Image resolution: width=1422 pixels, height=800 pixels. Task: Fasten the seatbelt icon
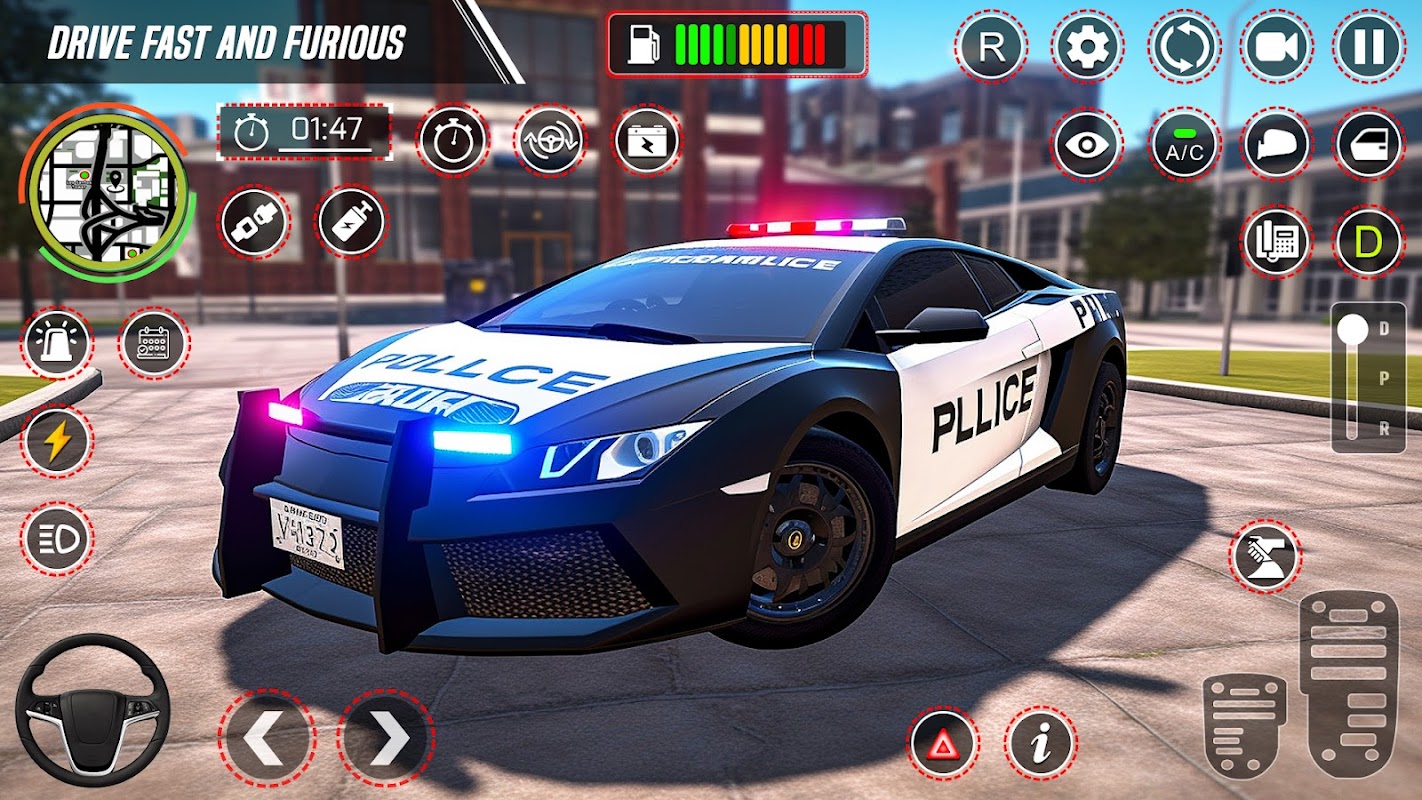pyautogui.click(x=254, y=222)
